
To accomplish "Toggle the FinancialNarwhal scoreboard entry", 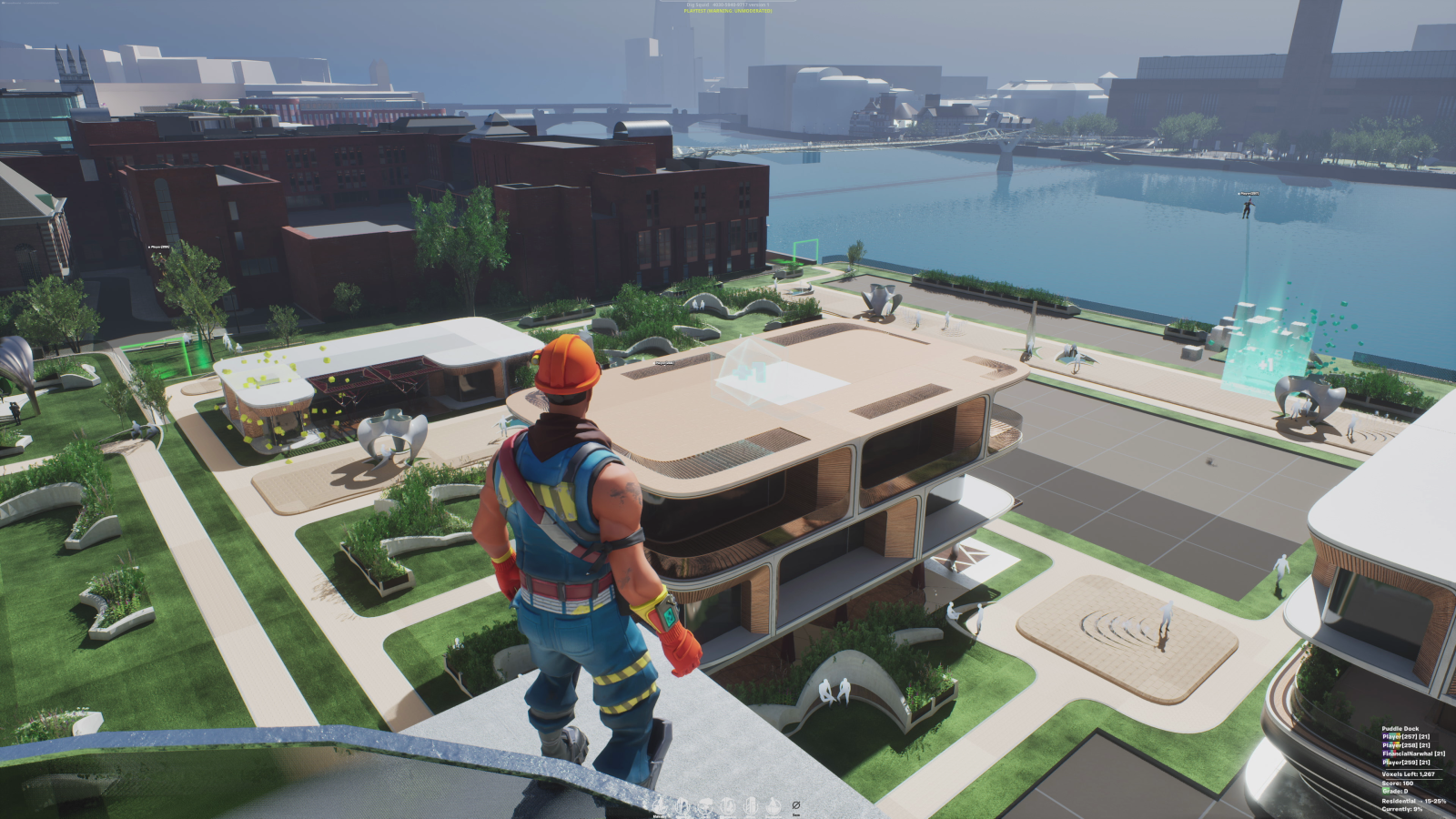I will coord(1413,753).
